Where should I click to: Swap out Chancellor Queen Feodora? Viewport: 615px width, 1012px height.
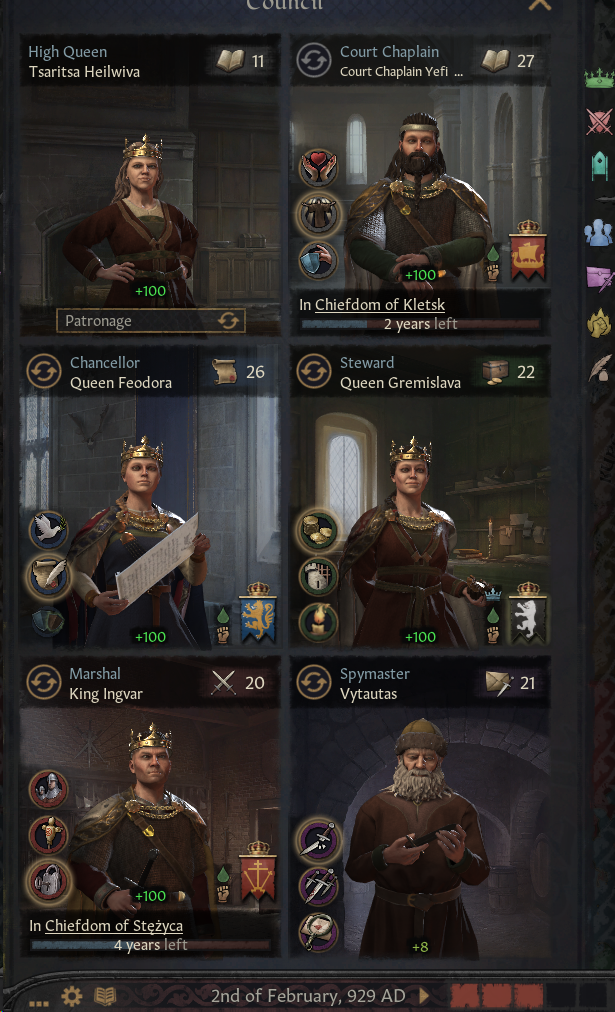(43, 372)
